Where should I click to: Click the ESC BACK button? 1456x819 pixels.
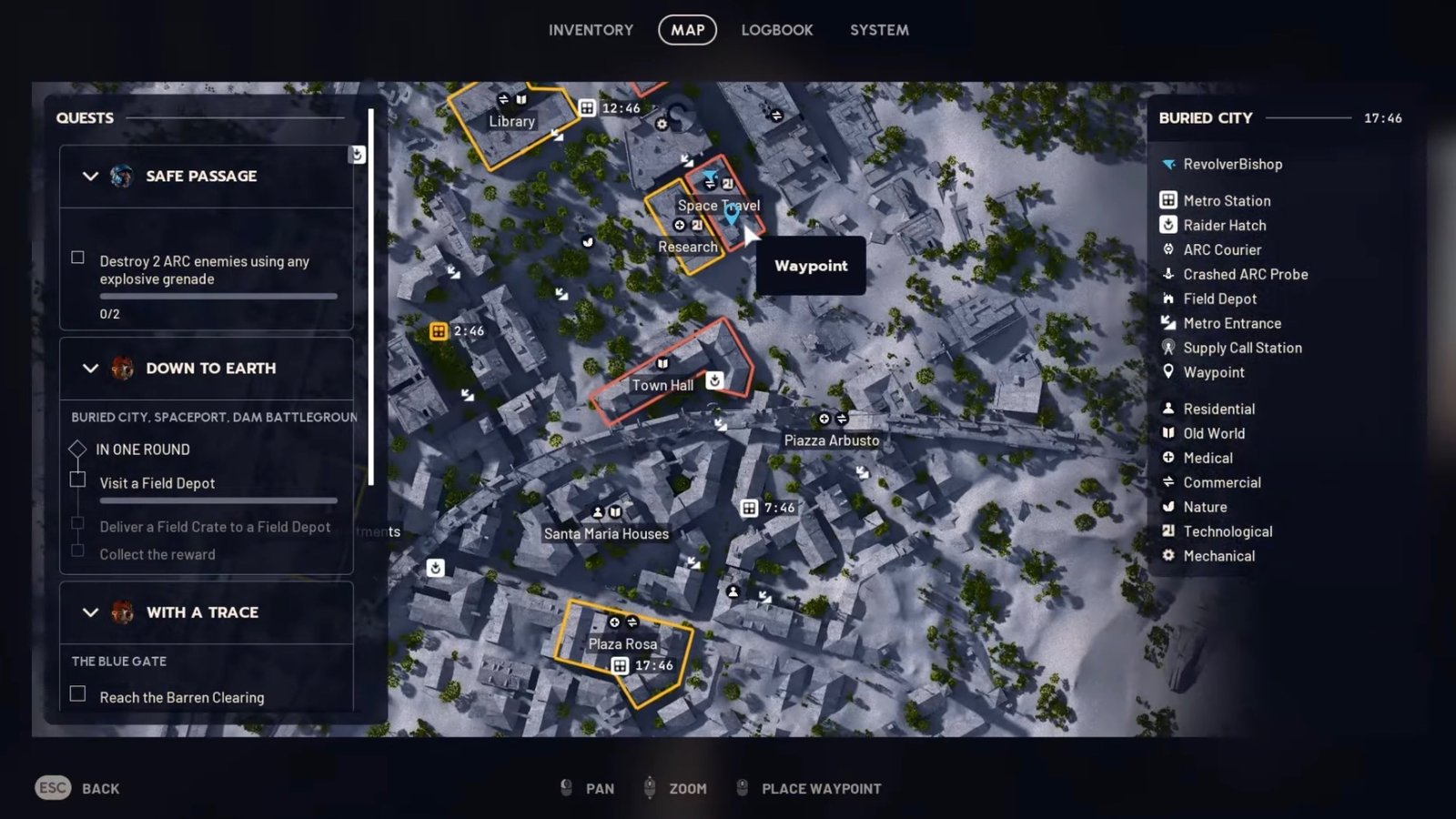pos(76,788)
